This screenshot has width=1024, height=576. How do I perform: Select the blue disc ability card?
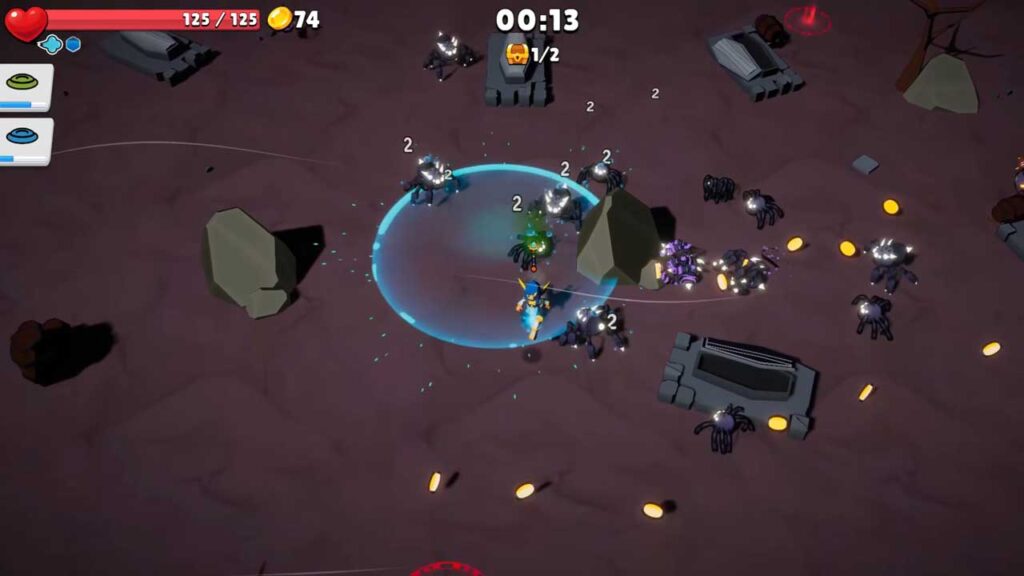24,138
